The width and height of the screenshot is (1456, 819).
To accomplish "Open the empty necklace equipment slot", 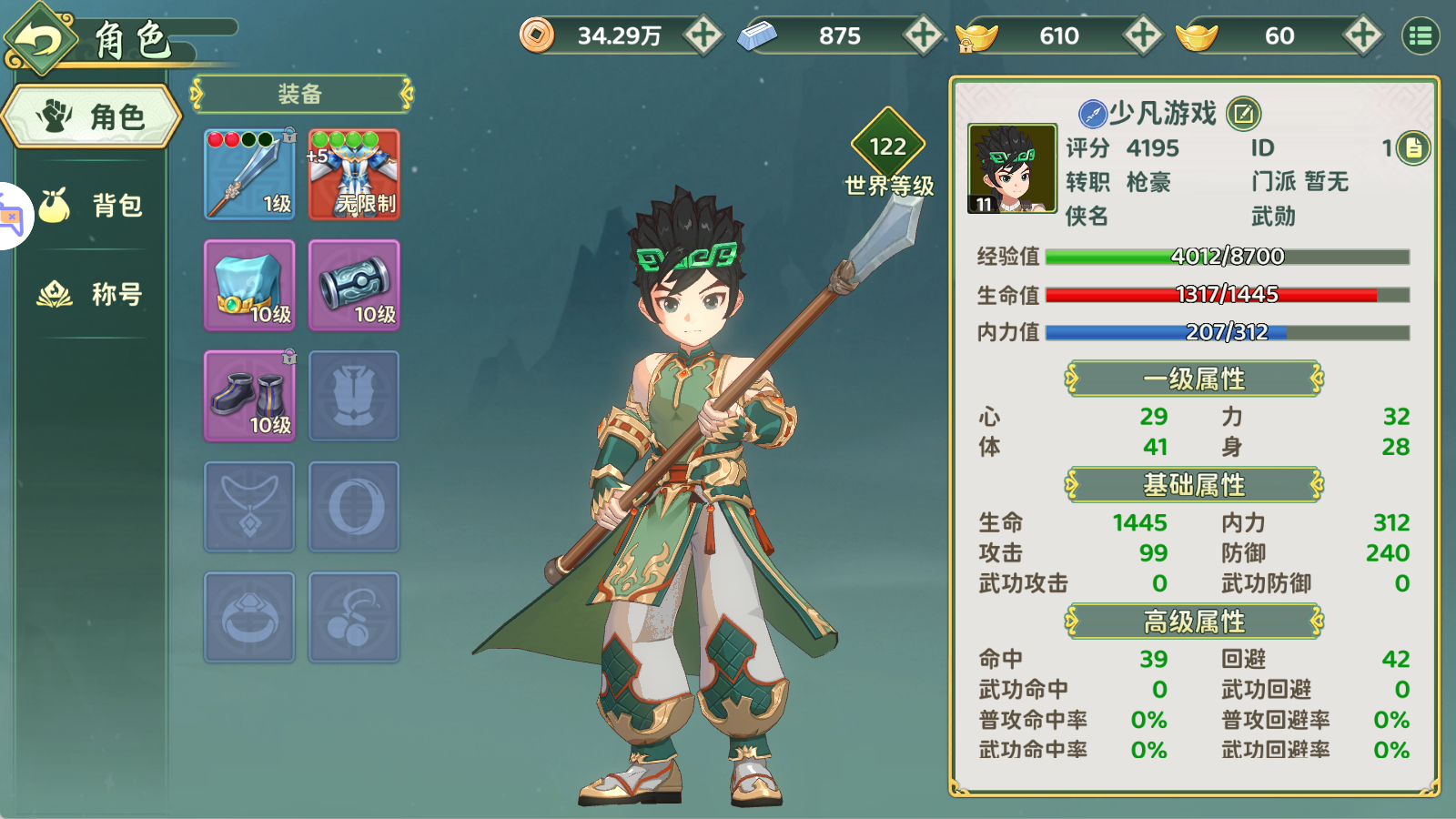I will [x=249, y=507].
